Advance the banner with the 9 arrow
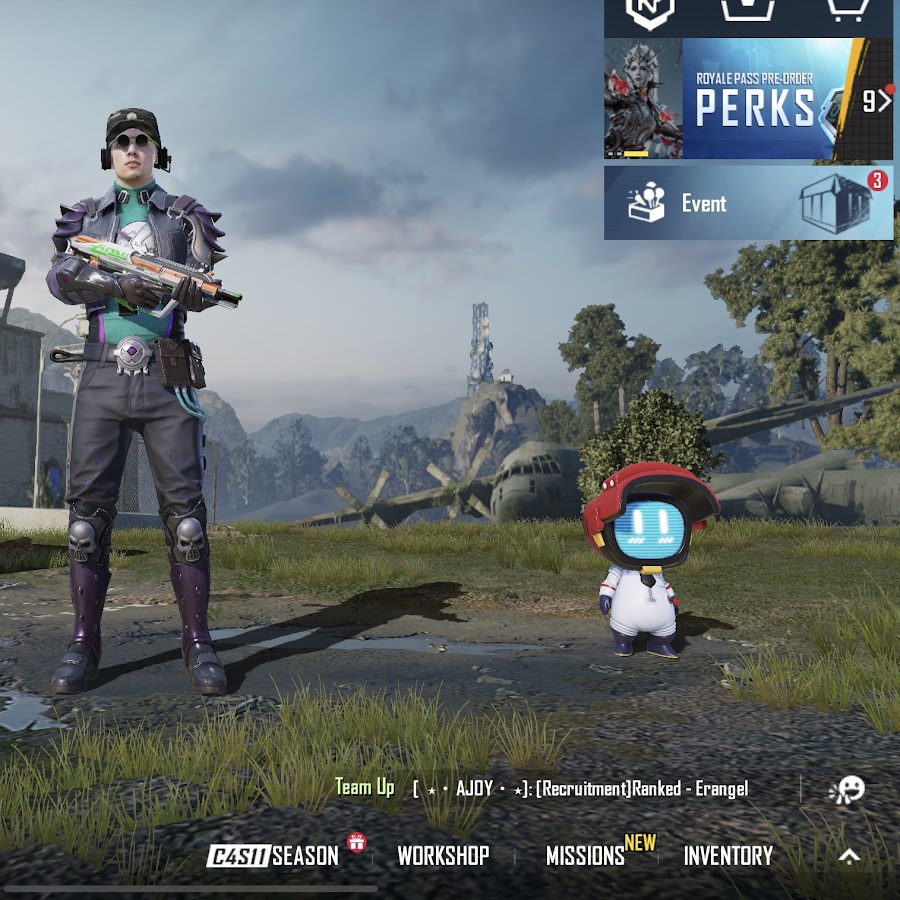This screenshot has height=900, width=900. pos(876,100)
